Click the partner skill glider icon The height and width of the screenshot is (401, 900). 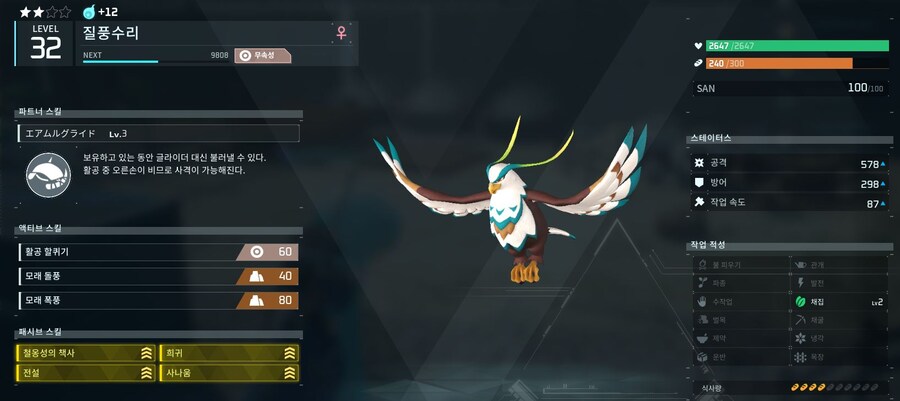(46, 174)
